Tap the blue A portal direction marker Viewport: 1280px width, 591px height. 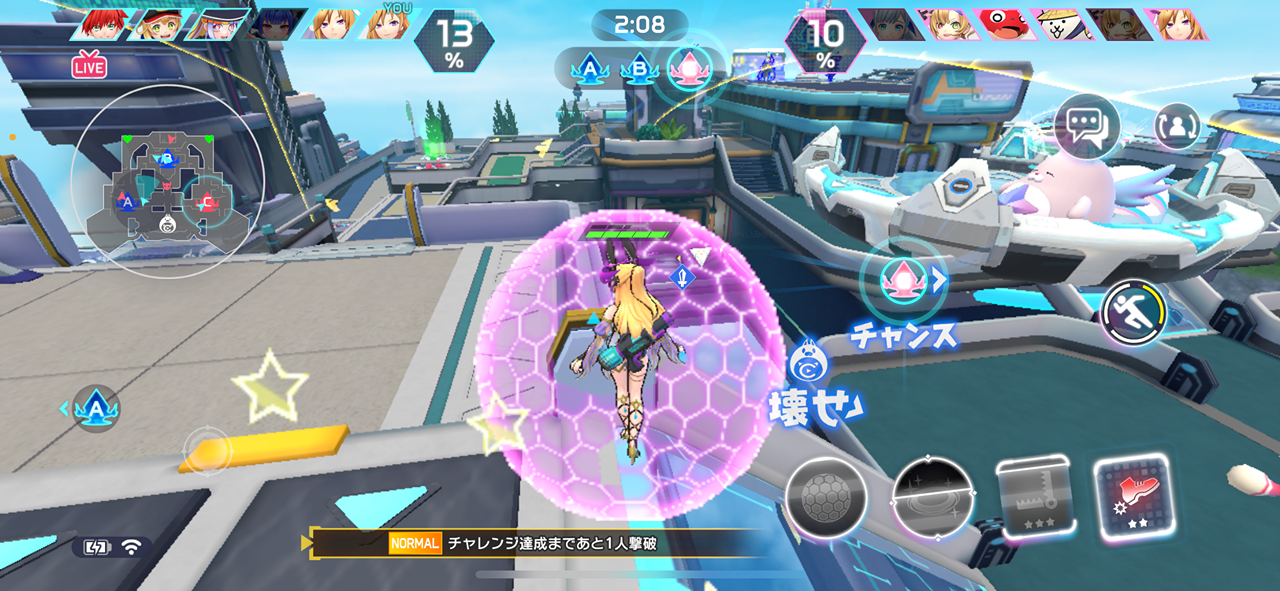[x=96, y=408]
